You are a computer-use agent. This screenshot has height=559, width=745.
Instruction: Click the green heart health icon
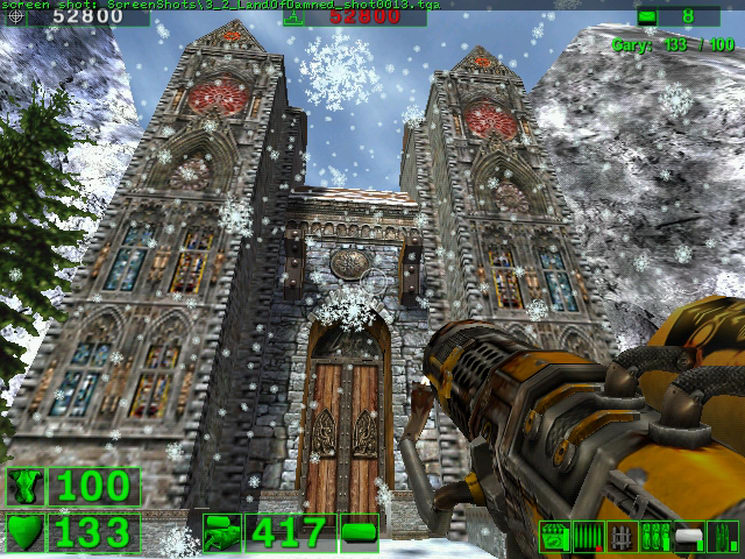[25, 532]
